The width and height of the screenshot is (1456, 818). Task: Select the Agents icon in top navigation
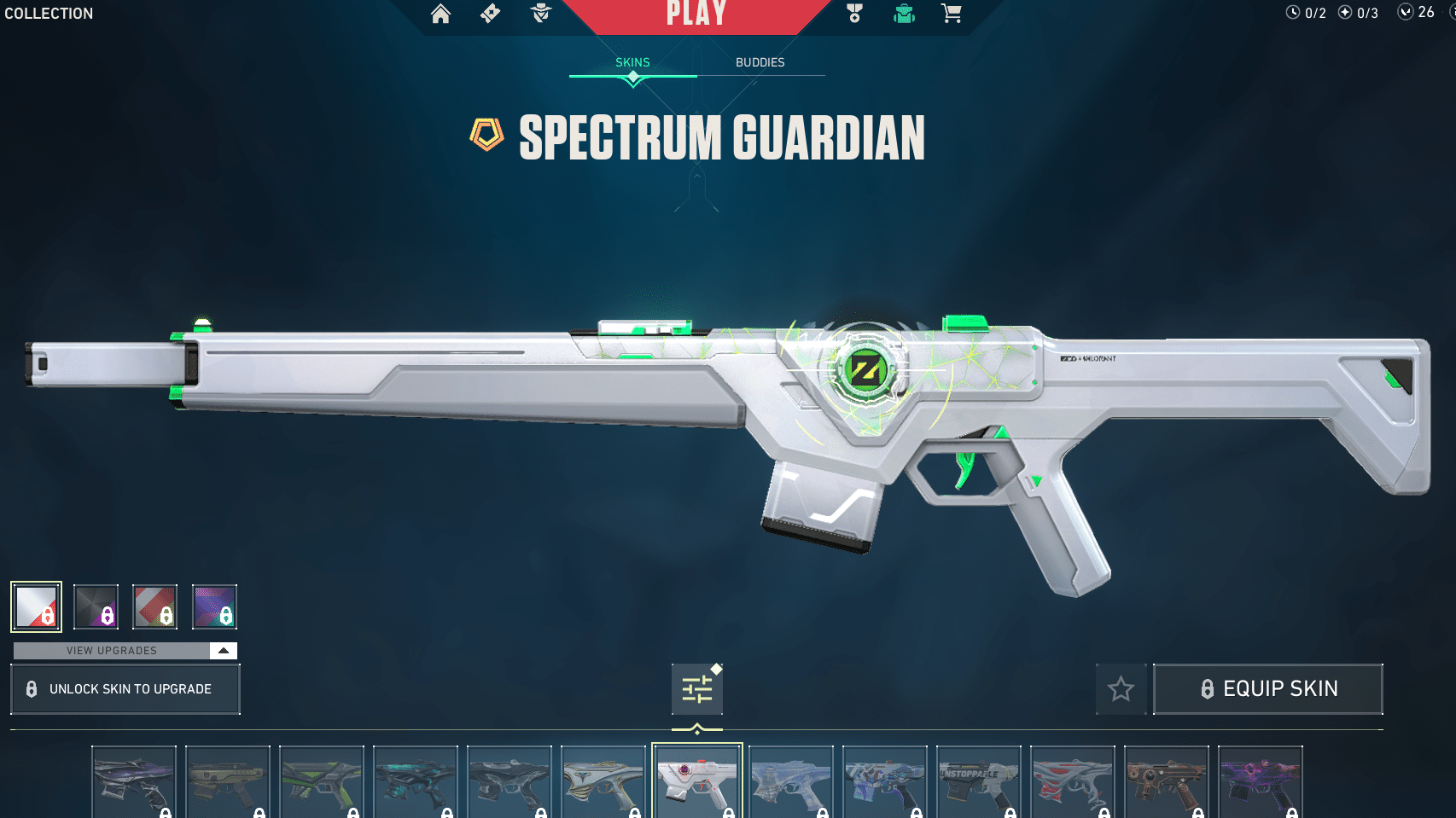tap(539, 15)
